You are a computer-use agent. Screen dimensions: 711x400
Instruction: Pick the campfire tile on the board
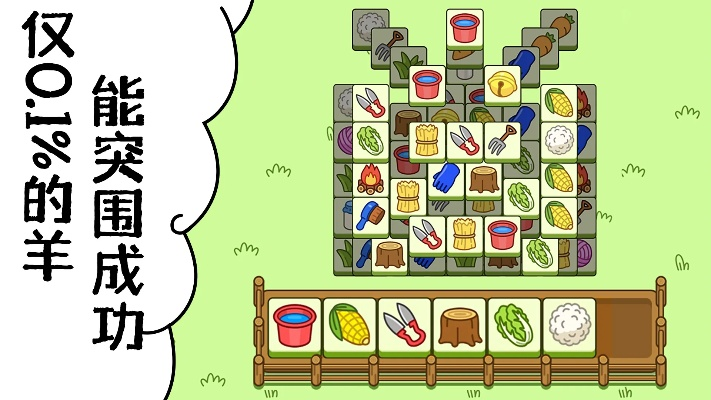click(372, 179)
